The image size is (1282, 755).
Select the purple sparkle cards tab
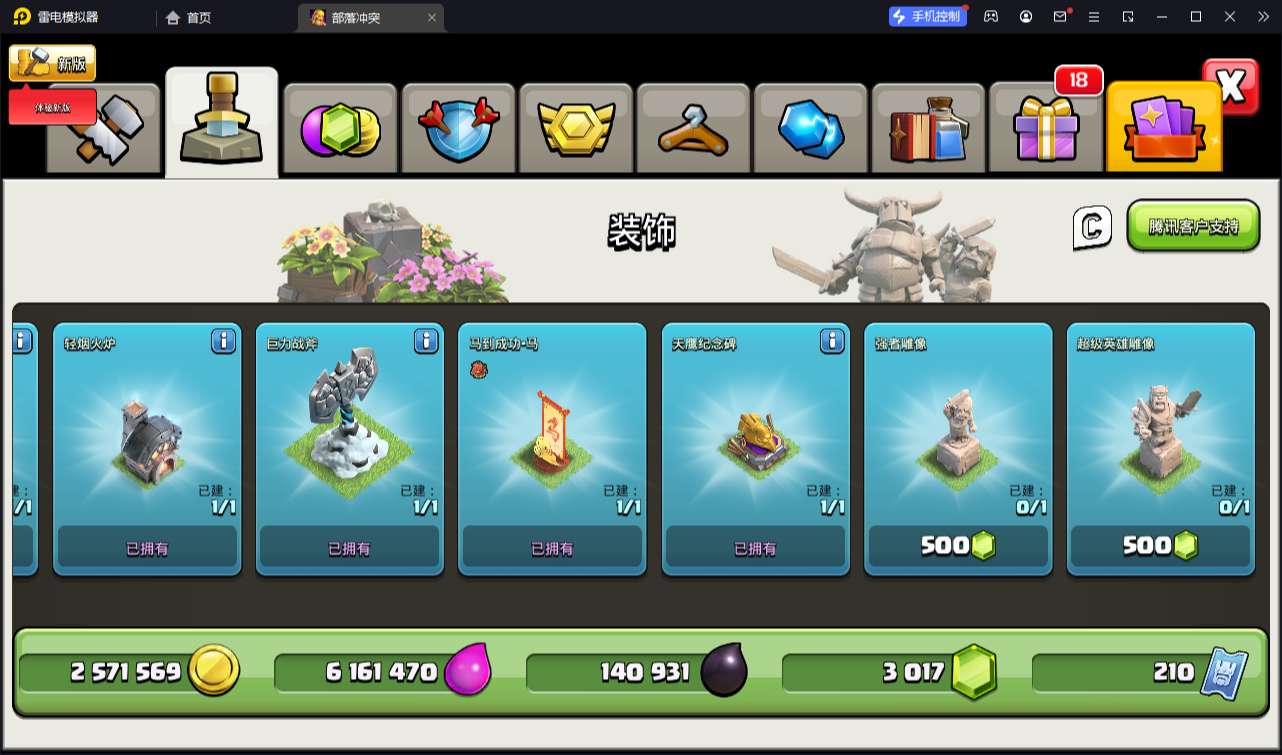[1164, 130]
